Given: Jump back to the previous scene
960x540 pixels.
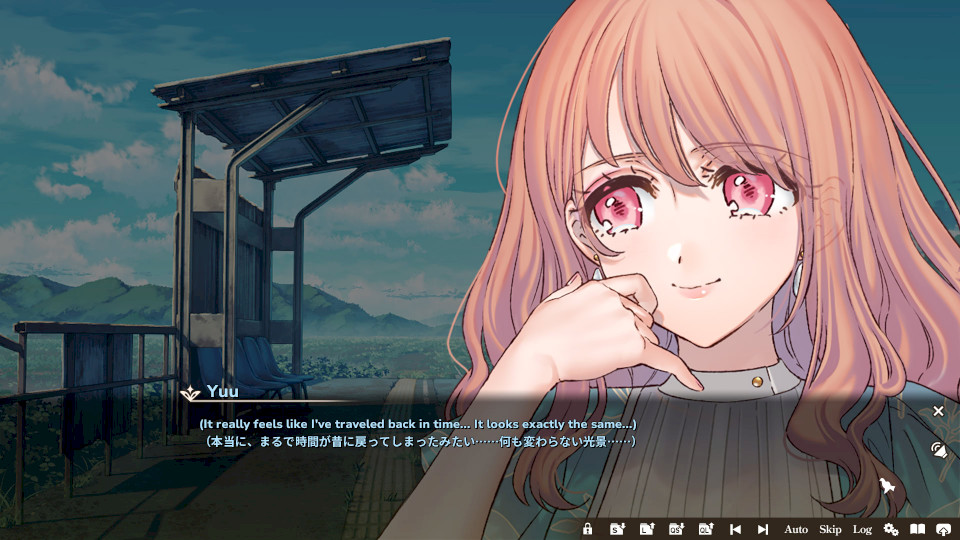Looking at the screenshot, I should (x=735, y=529).
